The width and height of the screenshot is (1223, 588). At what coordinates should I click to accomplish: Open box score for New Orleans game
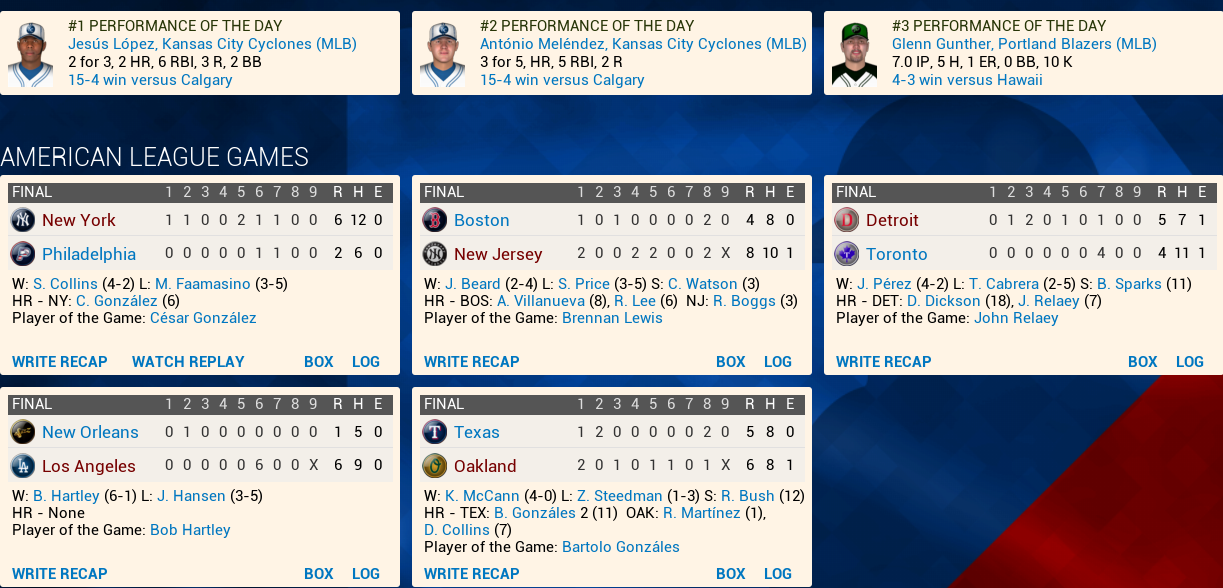point(318,574)
